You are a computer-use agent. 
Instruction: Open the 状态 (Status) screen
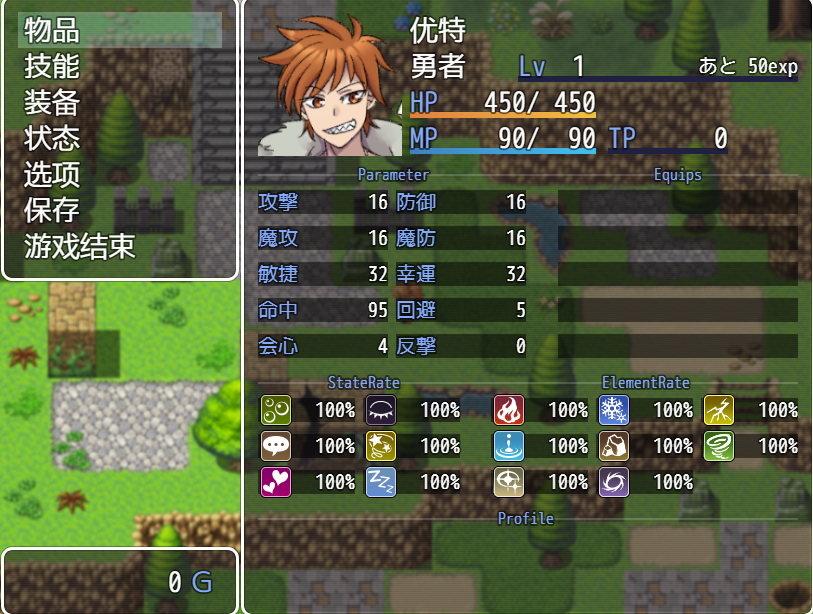click(52, 138)
